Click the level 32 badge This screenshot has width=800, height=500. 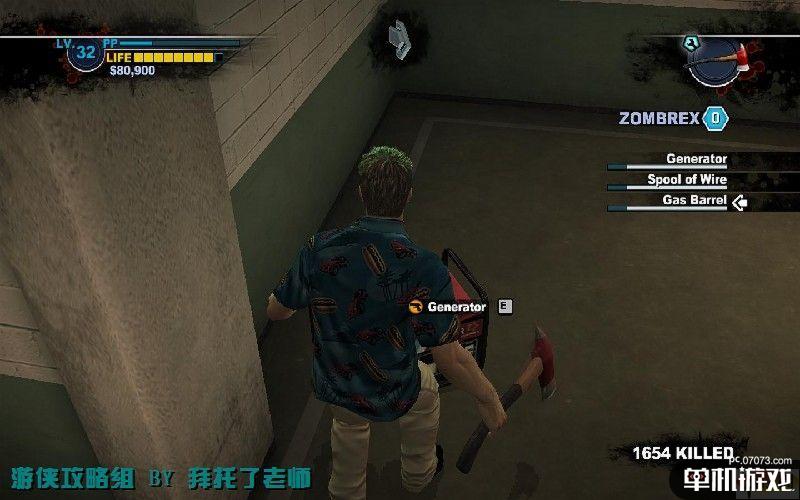pos(85,52)
